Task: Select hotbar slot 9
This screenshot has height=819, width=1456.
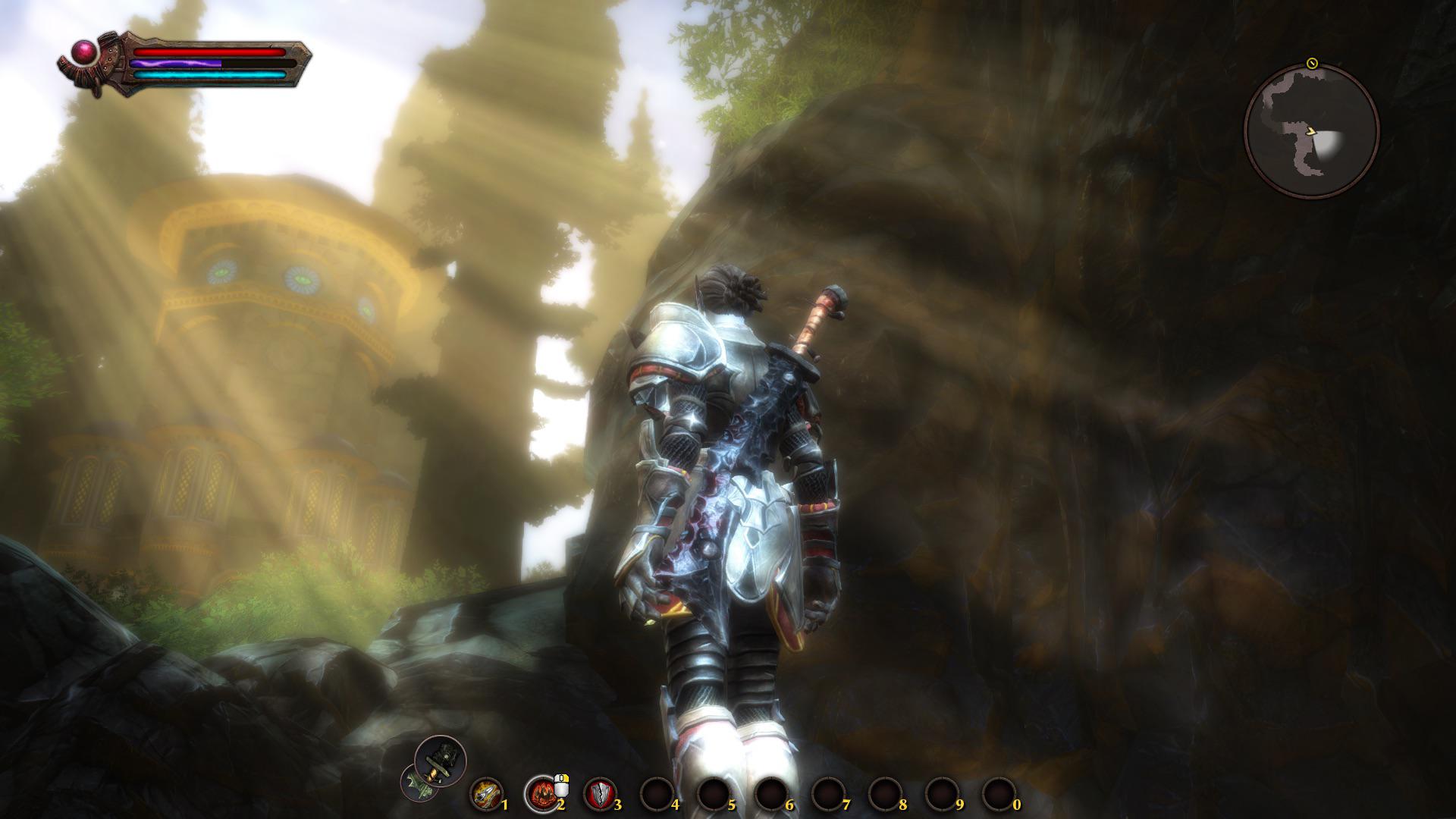Action: 941,792
